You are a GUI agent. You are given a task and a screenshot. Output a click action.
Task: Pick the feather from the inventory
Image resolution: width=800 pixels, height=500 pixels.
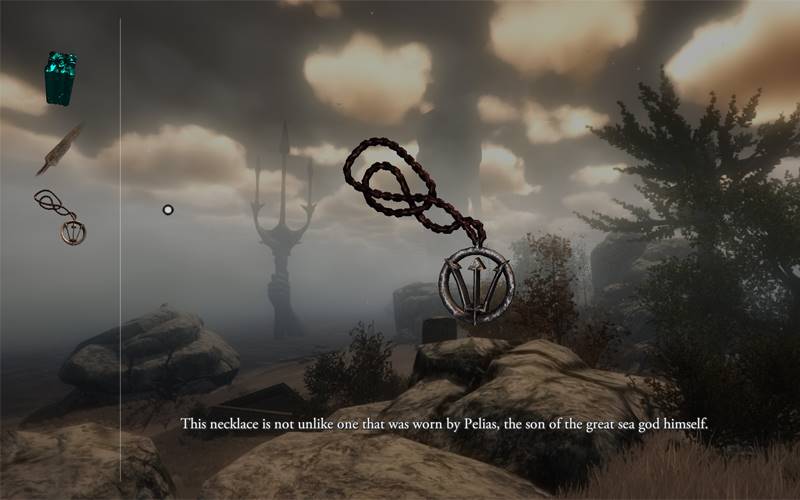pos(60,147)
